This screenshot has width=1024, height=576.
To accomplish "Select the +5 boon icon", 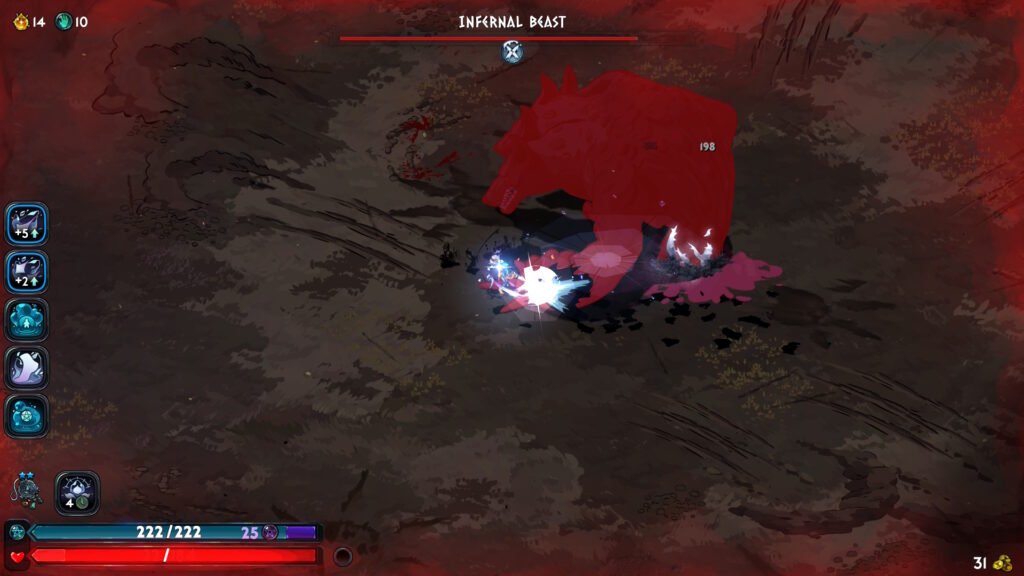I will (x=26, y=224).
